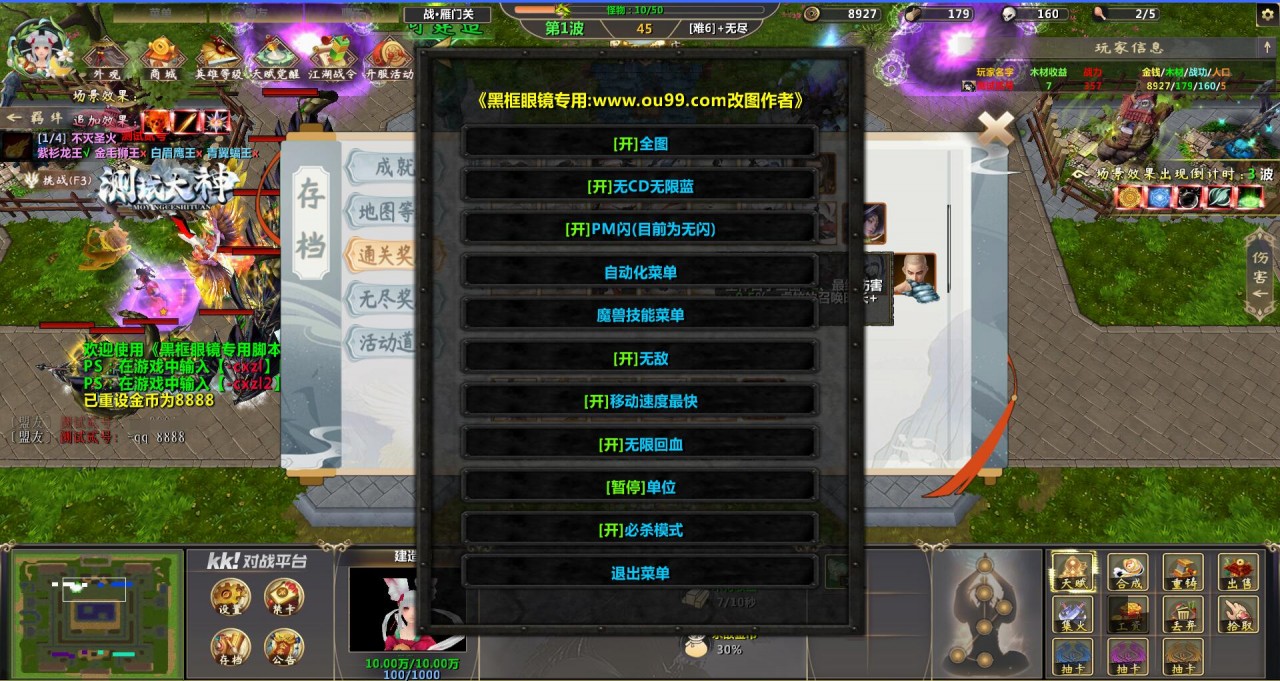1280x681 pixels.
Task: Close the 存档 scroll panel with the X
Action: pos(995,127)
